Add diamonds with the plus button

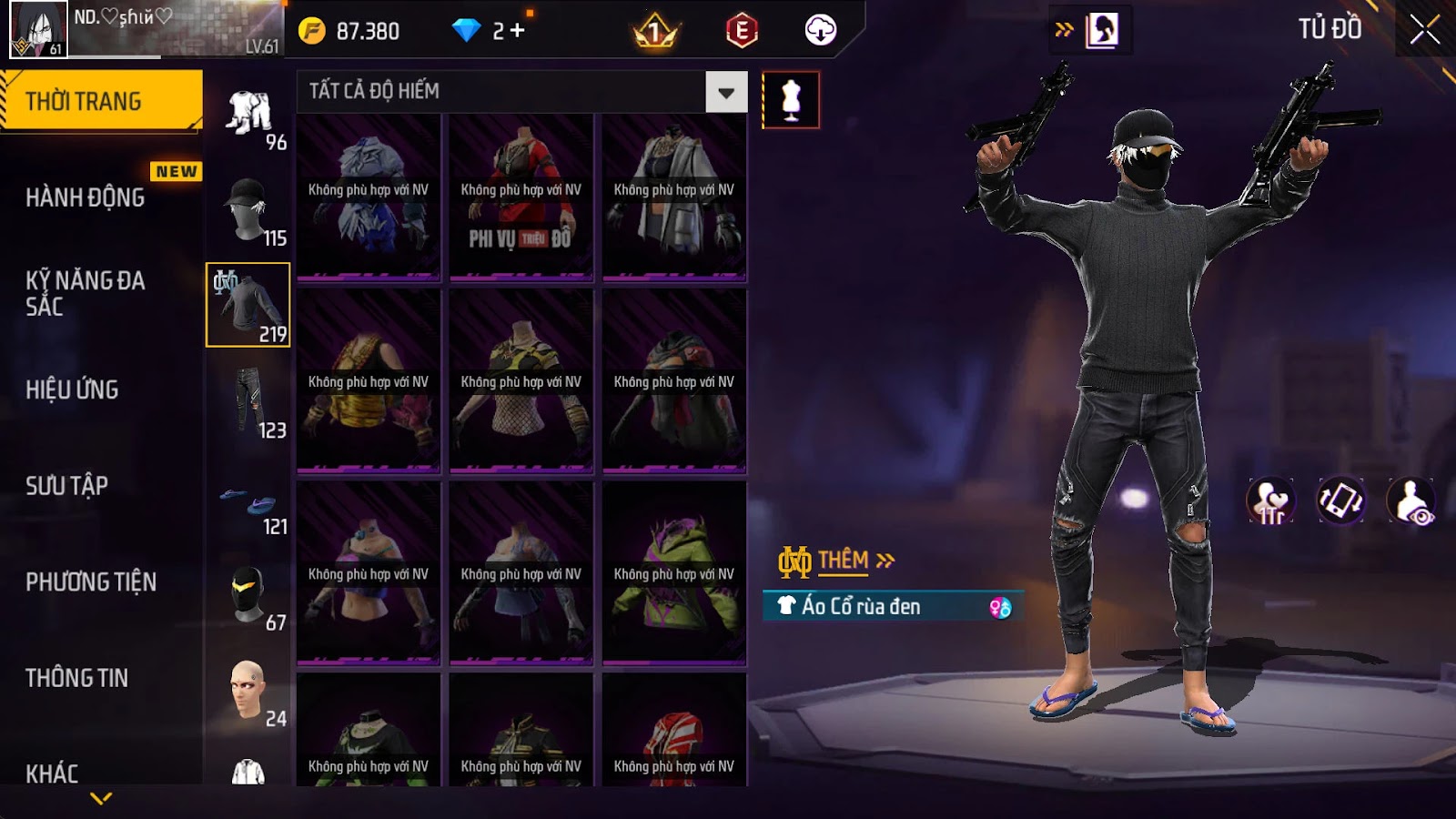[x=518, y=31]
